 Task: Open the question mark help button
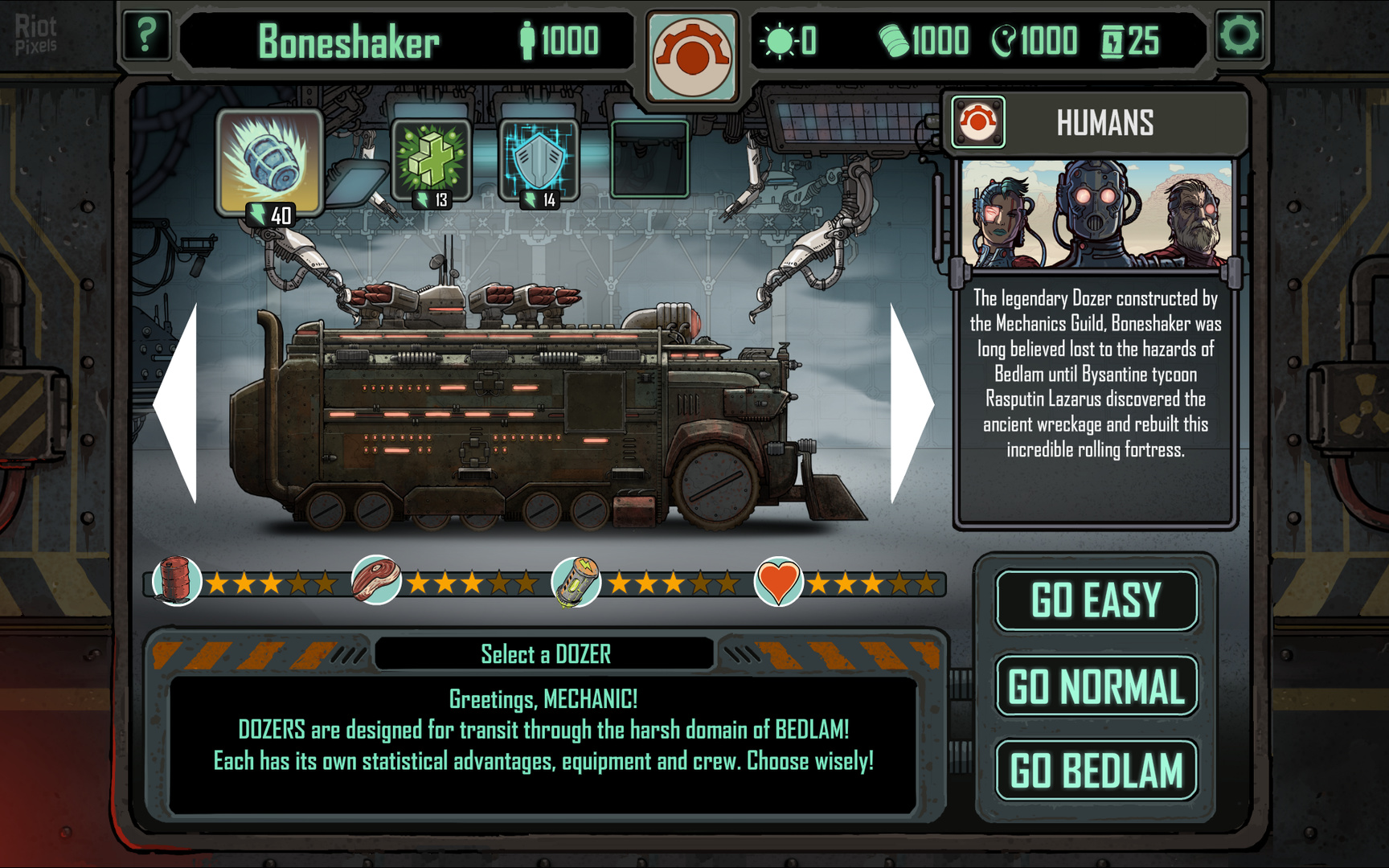coord(145,36)
